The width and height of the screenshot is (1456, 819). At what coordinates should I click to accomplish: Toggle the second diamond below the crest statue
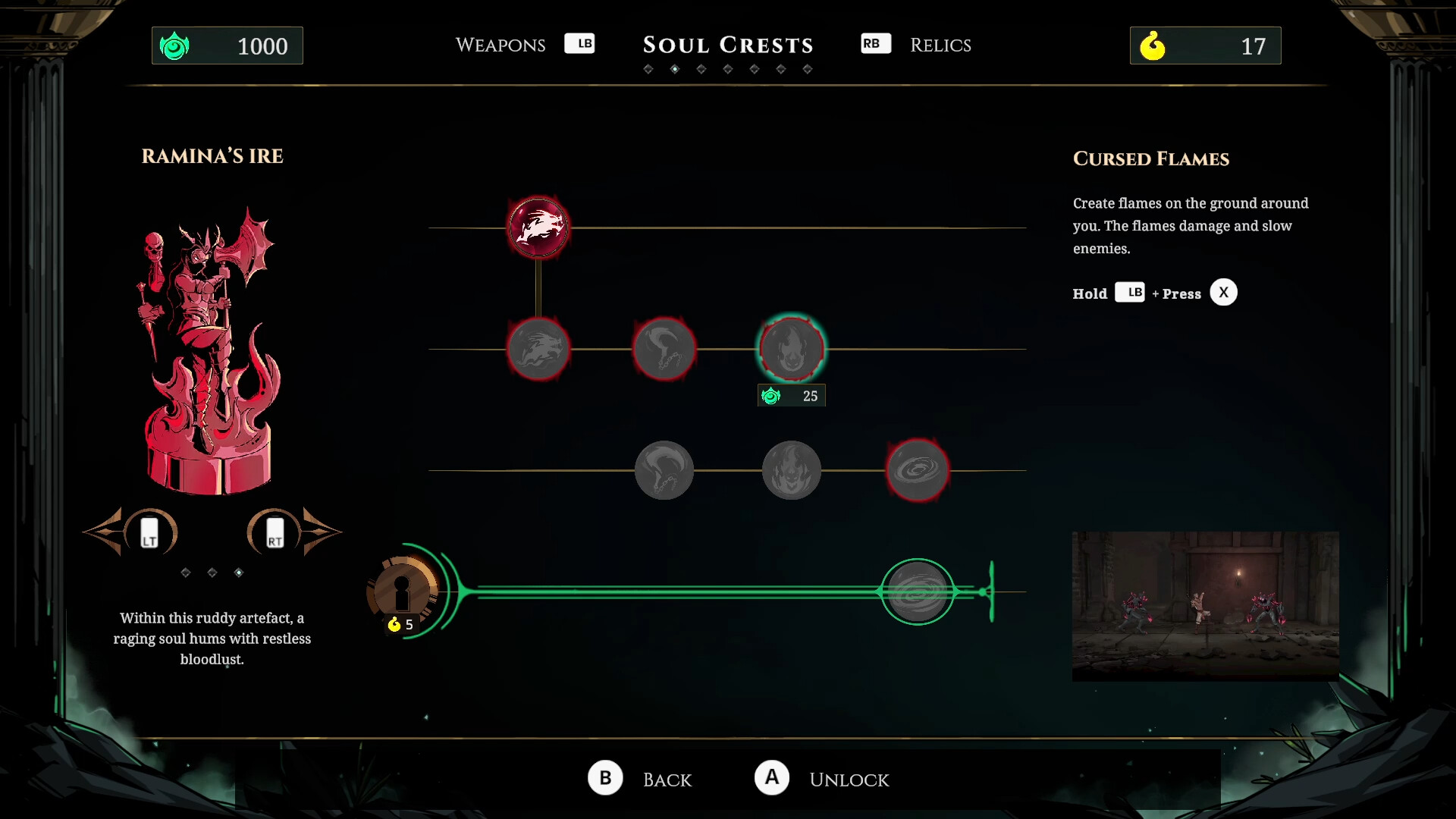click(x=212, y=573)
